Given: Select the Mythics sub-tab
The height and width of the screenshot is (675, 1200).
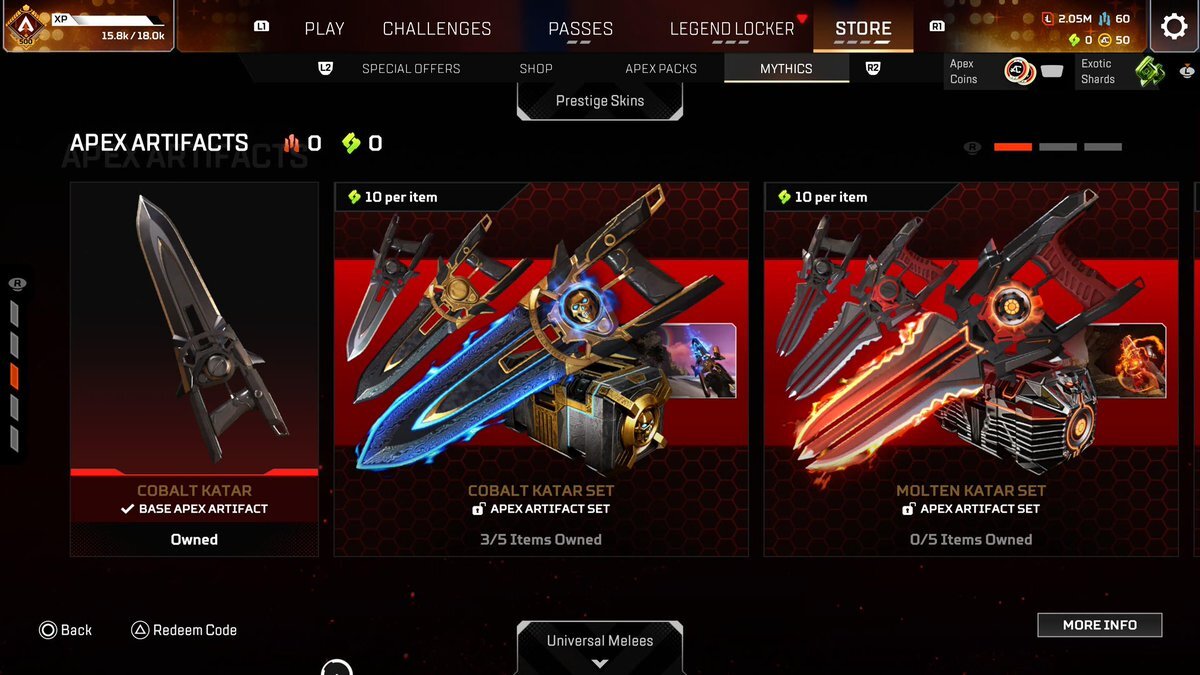Looking at the screenshot, I should point(786,68).
